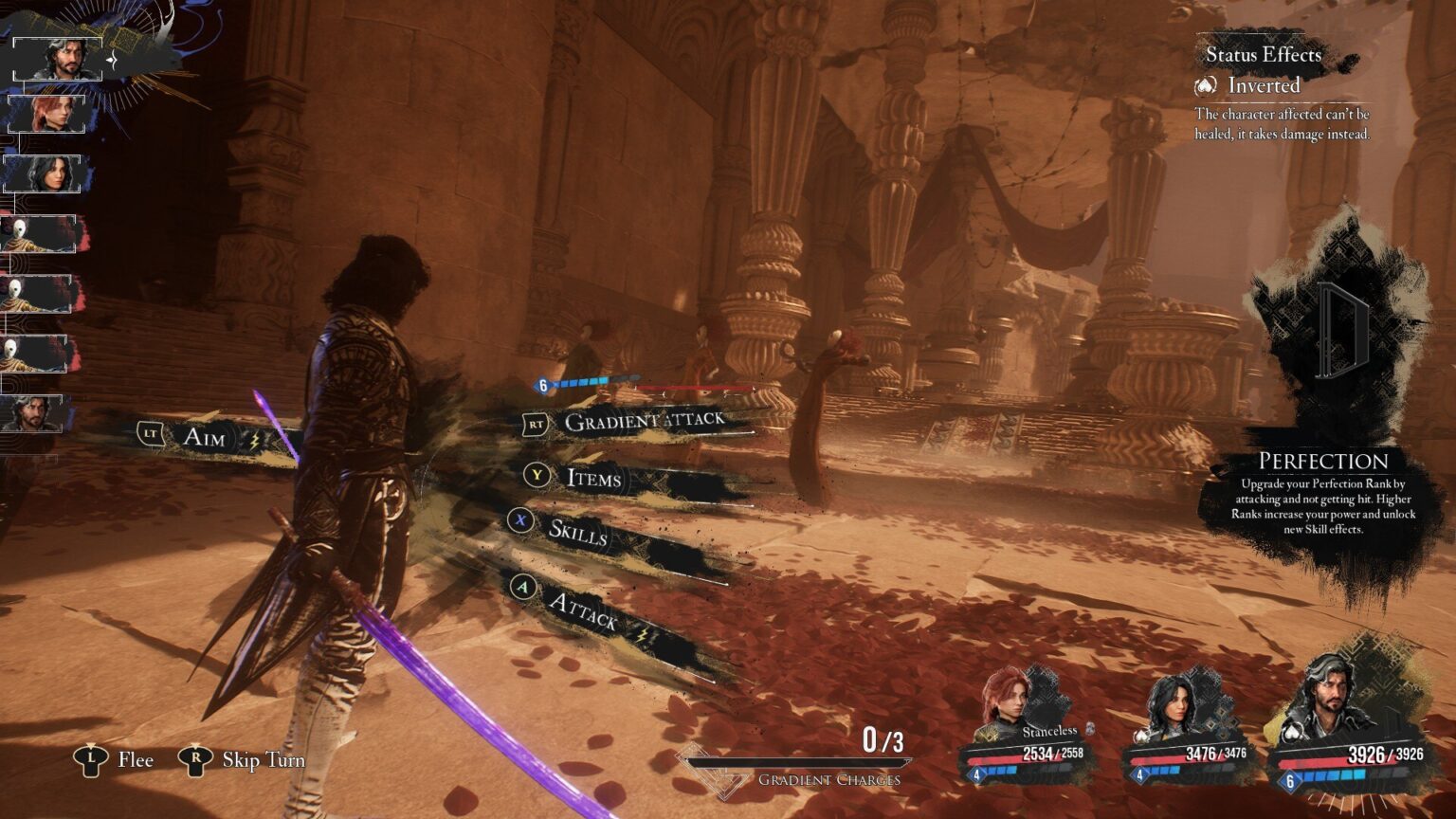Click the red-haired woman's turn order portrait
The width and height of the screenshot is (1456, 819).
[47, 115]
